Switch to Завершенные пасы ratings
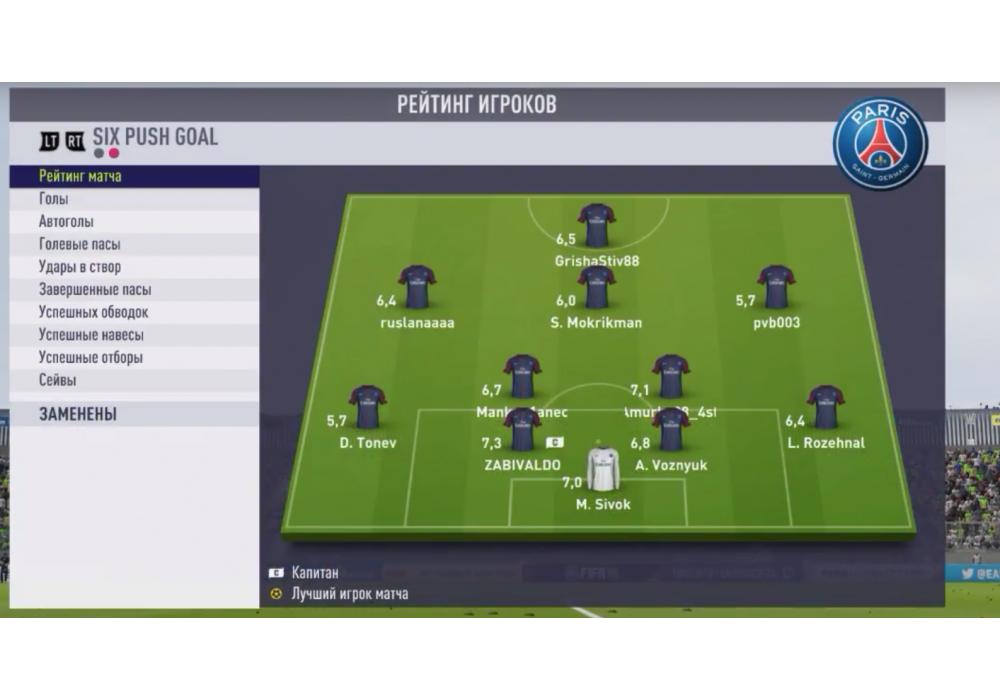The width and height of the screenshot is (1000, 700). tap(95, 290)
